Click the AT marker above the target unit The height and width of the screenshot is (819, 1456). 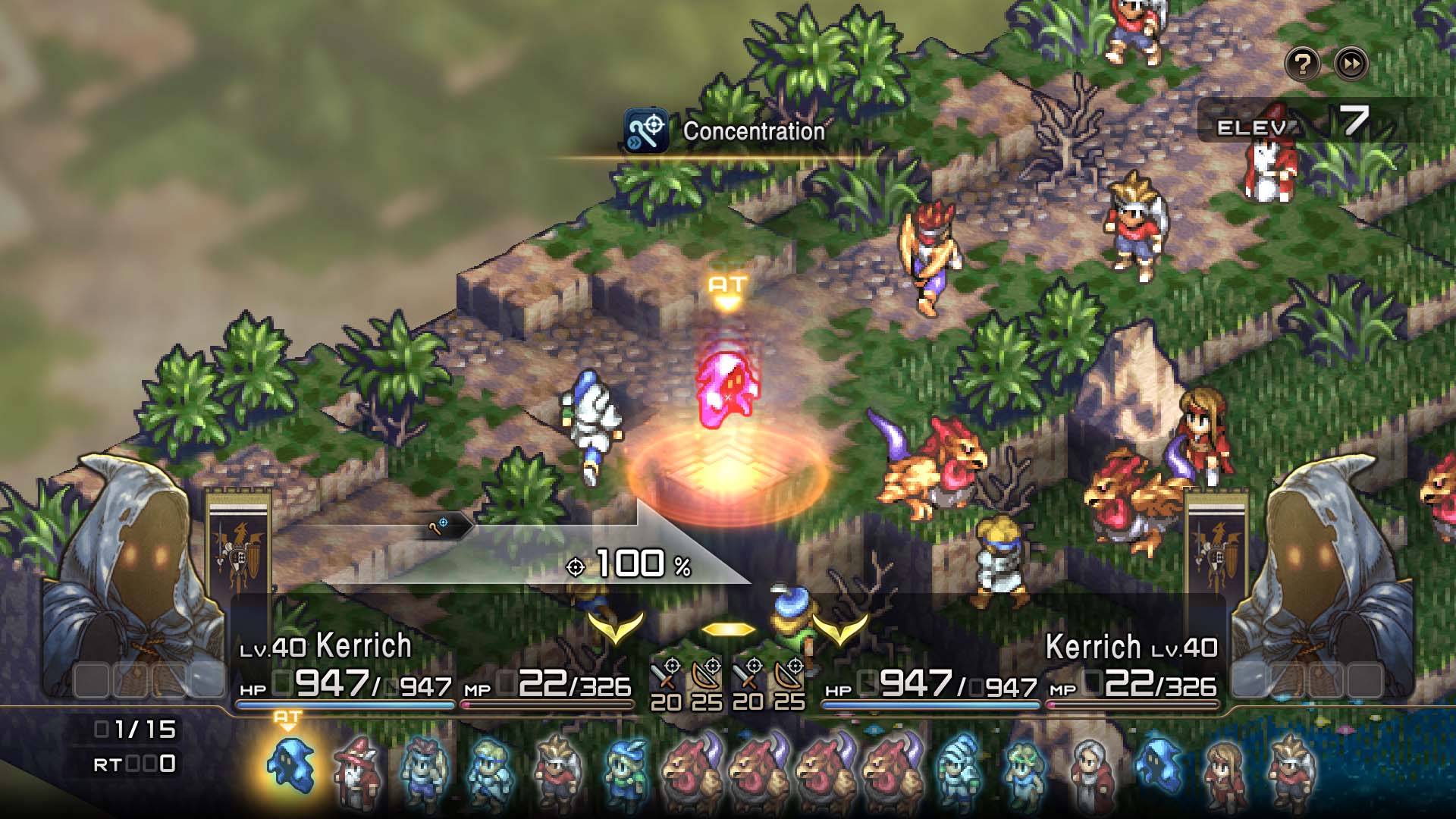(x=726, y=286)
